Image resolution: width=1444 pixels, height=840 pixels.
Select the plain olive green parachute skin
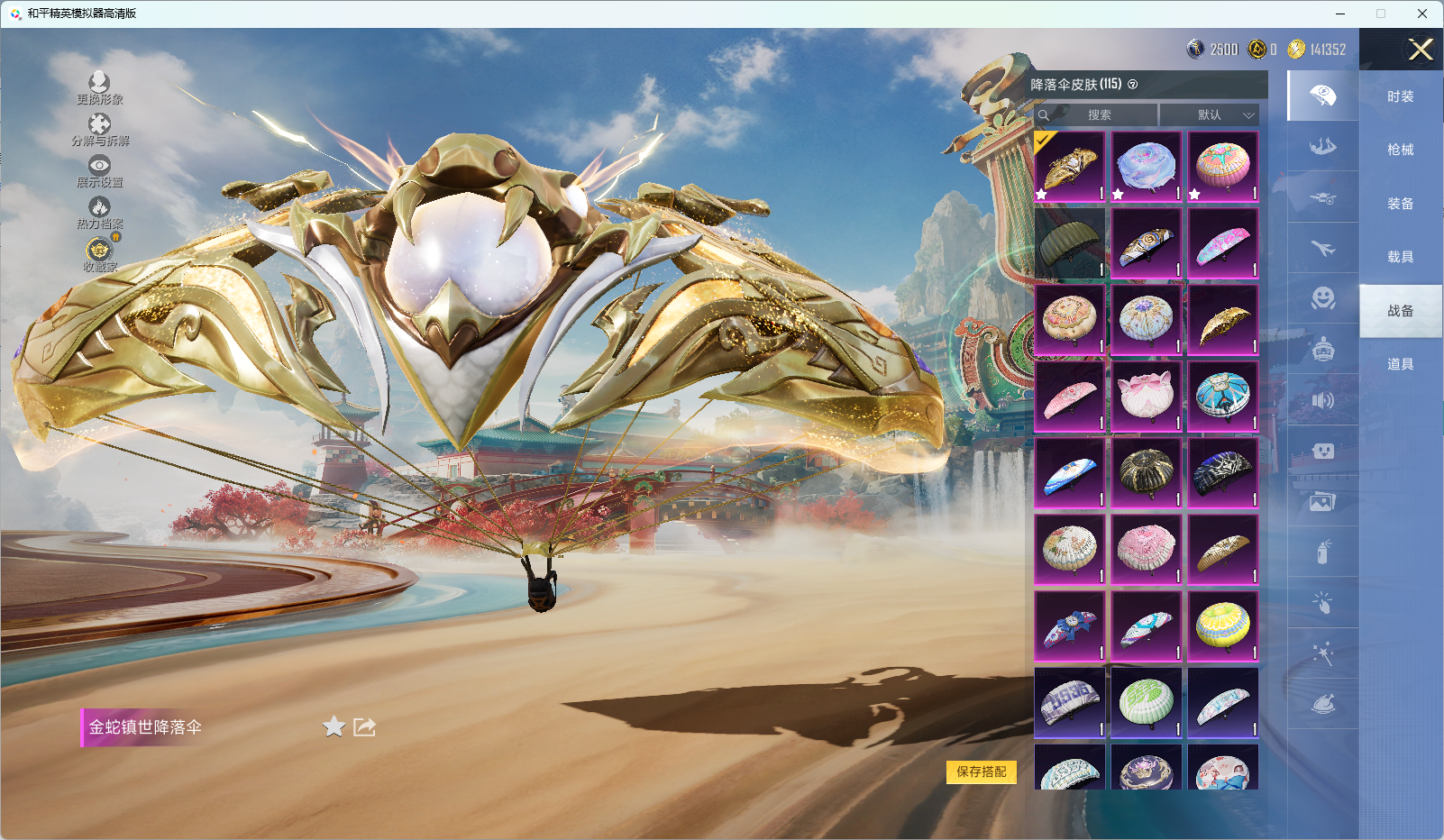click(1069, 243)
